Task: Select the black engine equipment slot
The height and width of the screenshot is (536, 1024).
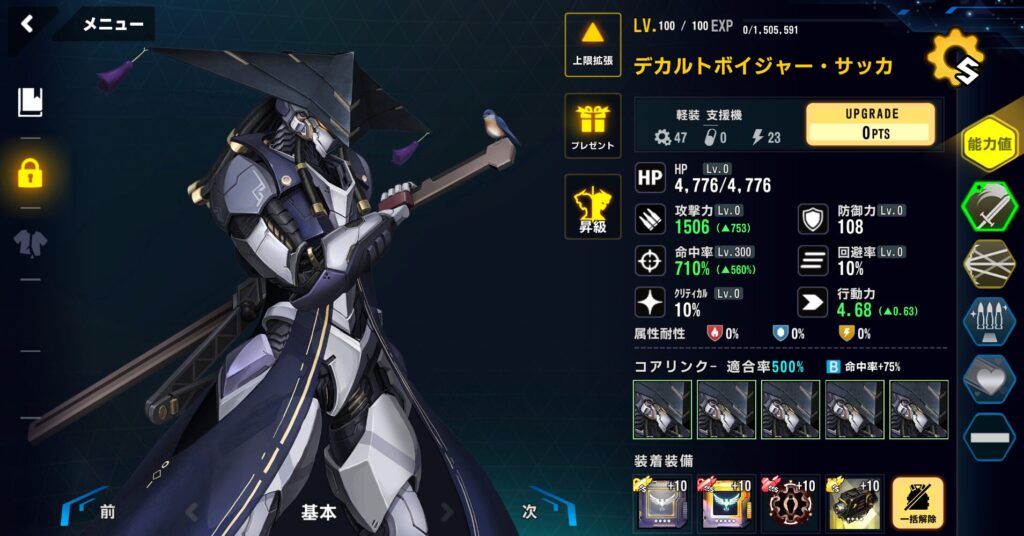Action: [x=854, y=503]
